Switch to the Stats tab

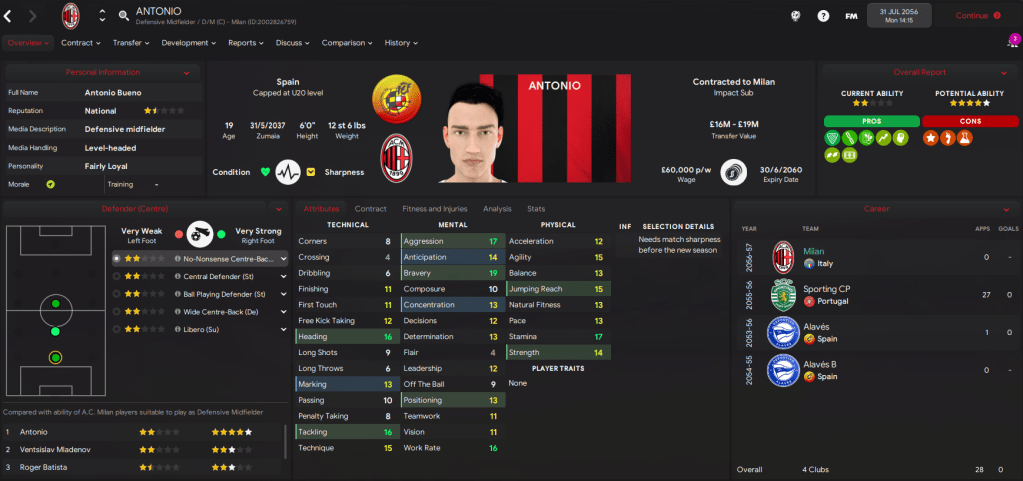coord(536,209)
